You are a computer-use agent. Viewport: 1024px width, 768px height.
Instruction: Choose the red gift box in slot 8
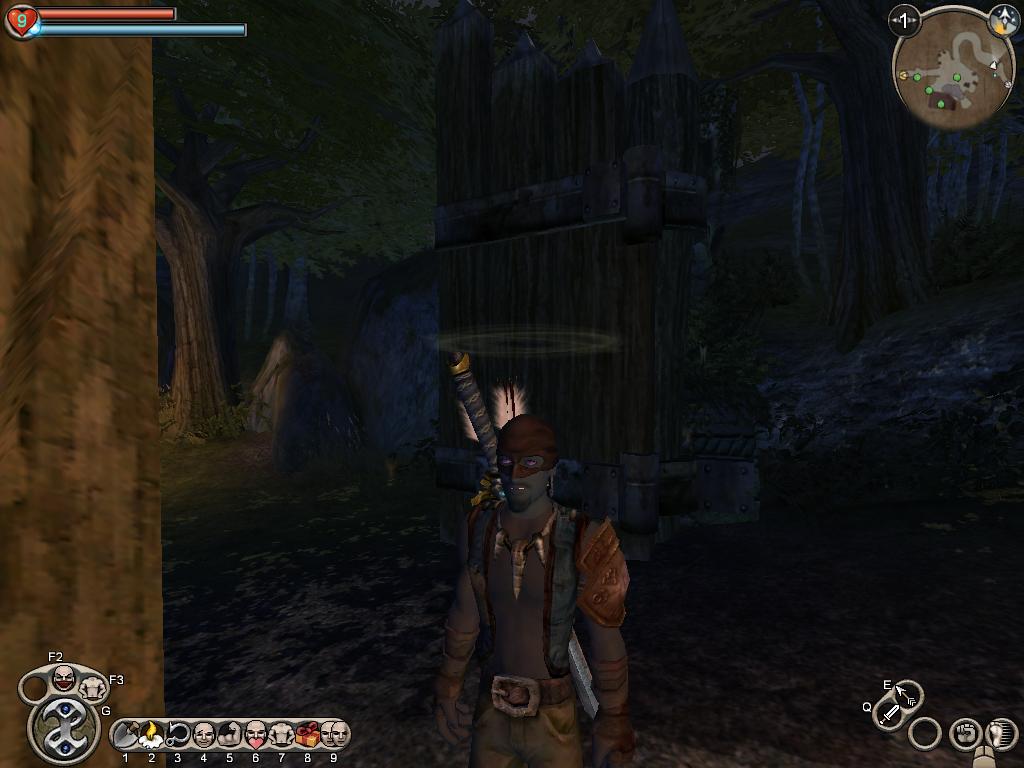[x=307, y=735]
